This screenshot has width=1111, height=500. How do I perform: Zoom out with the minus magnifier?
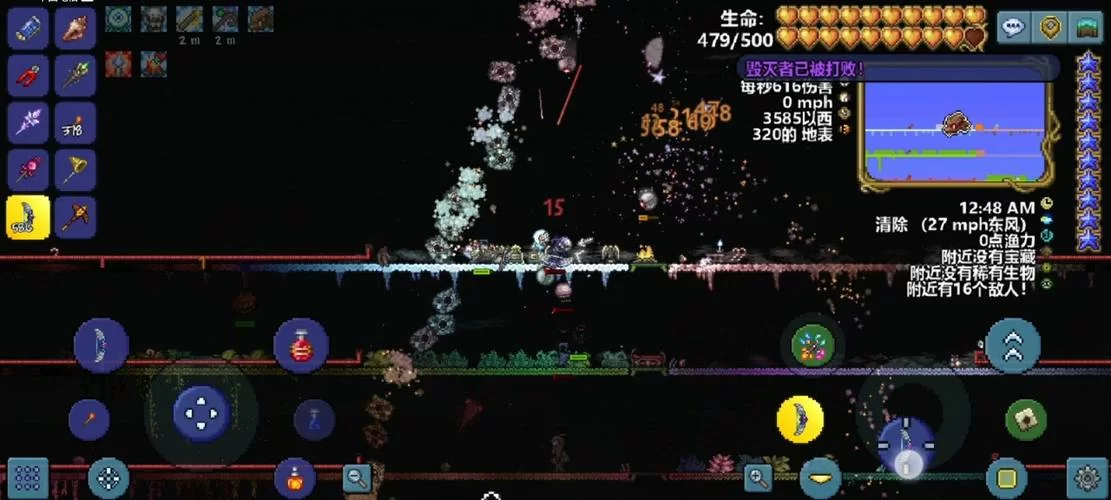(x=357, y=478)
